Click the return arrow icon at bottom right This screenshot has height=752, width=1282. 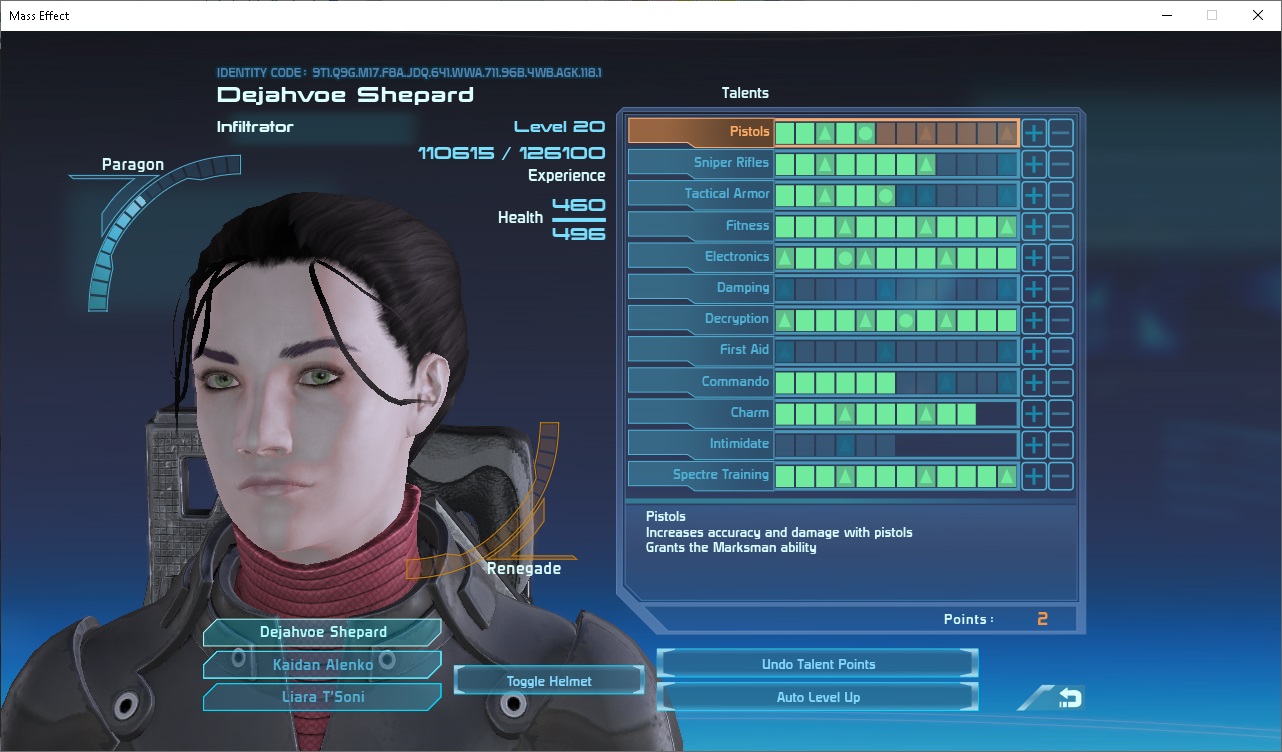tap(1066, 698)
